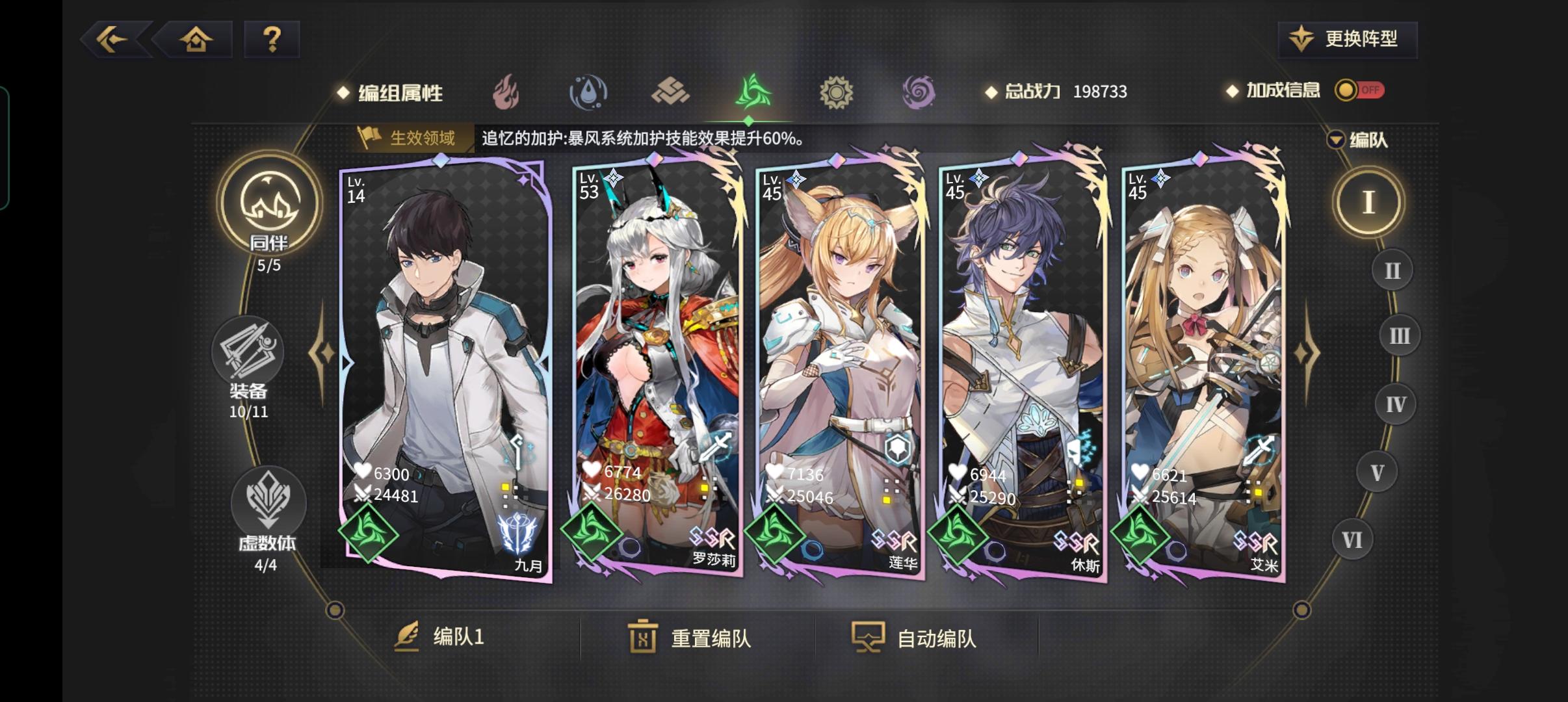Screen dimensions: 1568x702
Task: Collapse the 编队 section header
Action: 1357,140
